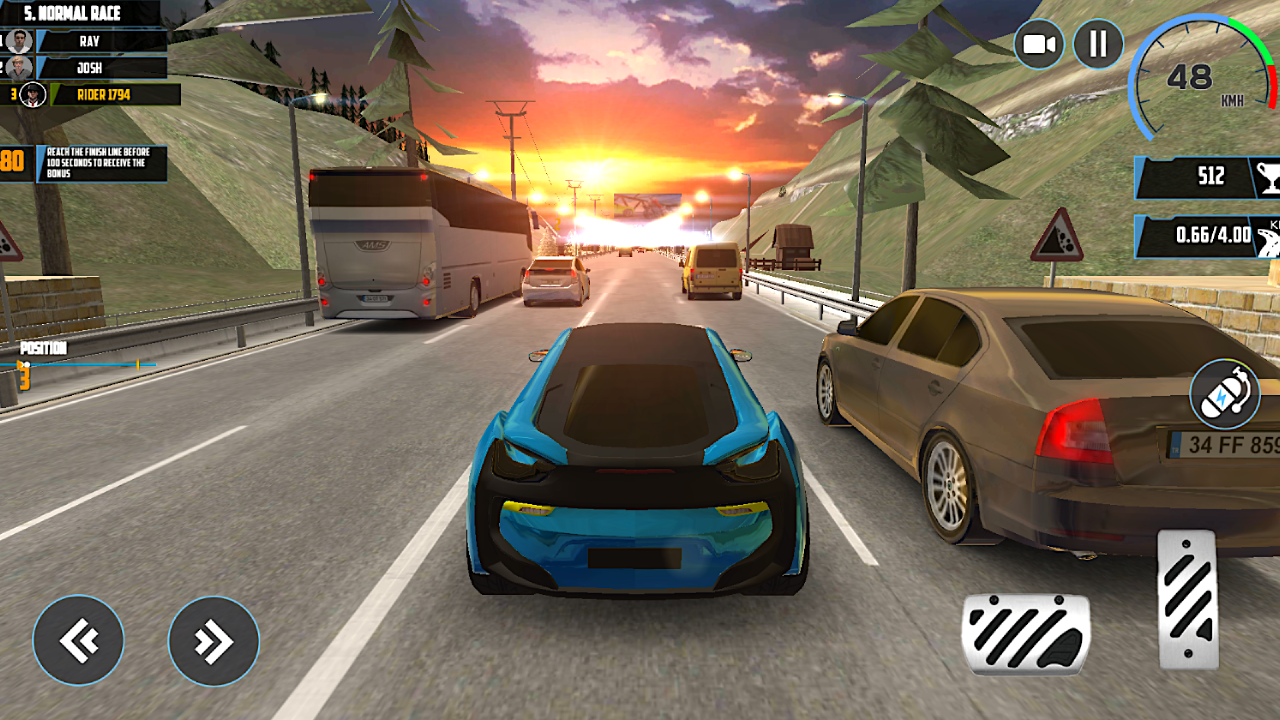Tap the left steering arrow
The image size is (1280, 720).
78,641
